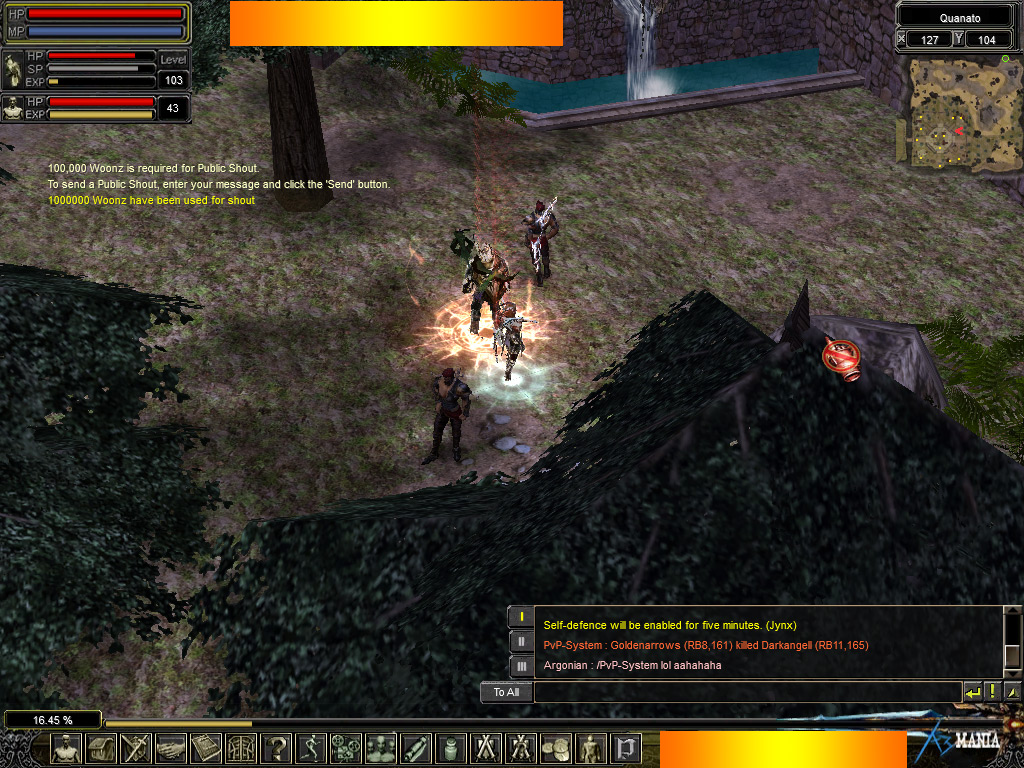Select the chest-shaped inventory icon

[x=101, y=747]
